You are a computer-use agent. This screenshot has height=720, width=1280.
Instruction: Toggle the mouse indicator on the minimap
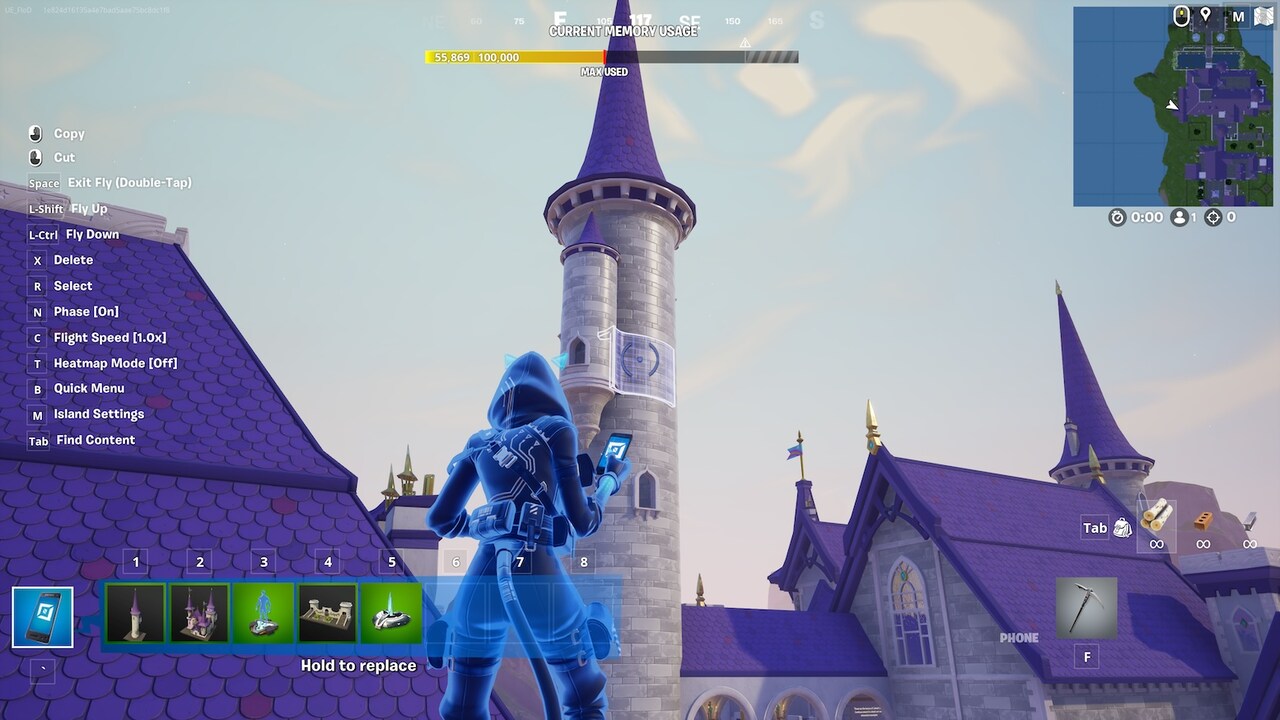pyautogui.click(x=1181, y=15)
